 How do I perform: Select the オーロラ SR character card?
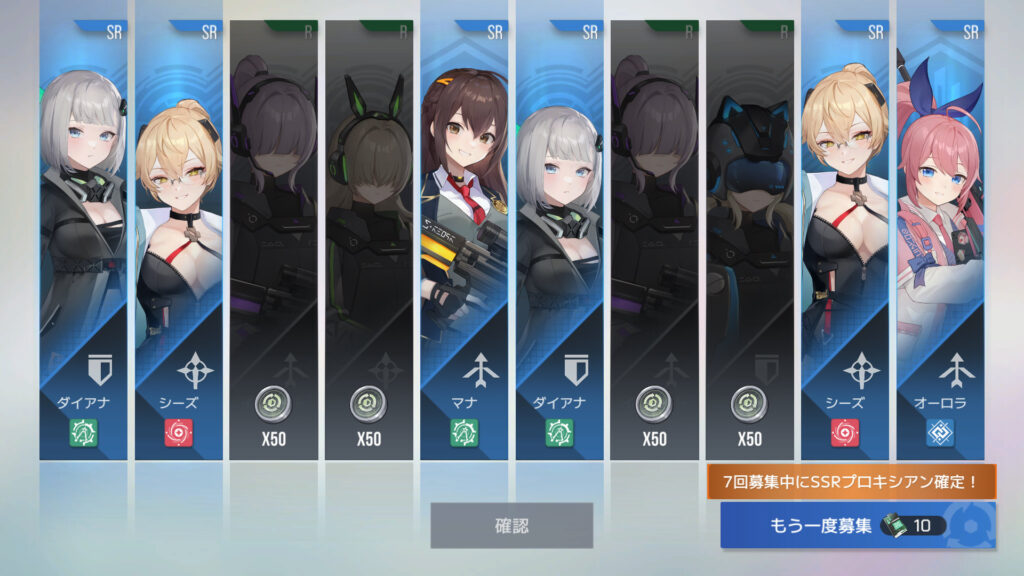point(940,240)
